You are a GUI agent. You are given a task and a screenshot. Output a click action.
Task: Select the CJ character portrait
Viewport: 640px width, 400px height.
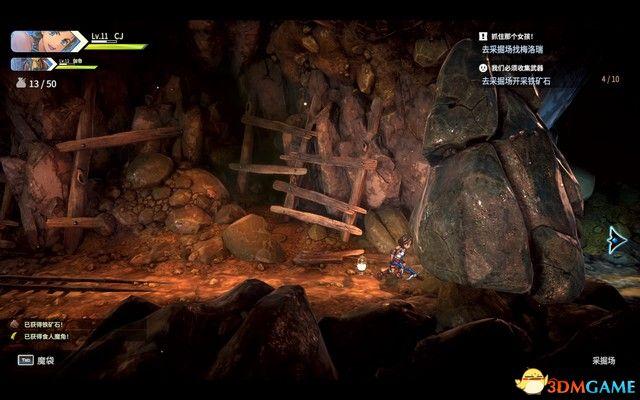click(x=35, y=41)
